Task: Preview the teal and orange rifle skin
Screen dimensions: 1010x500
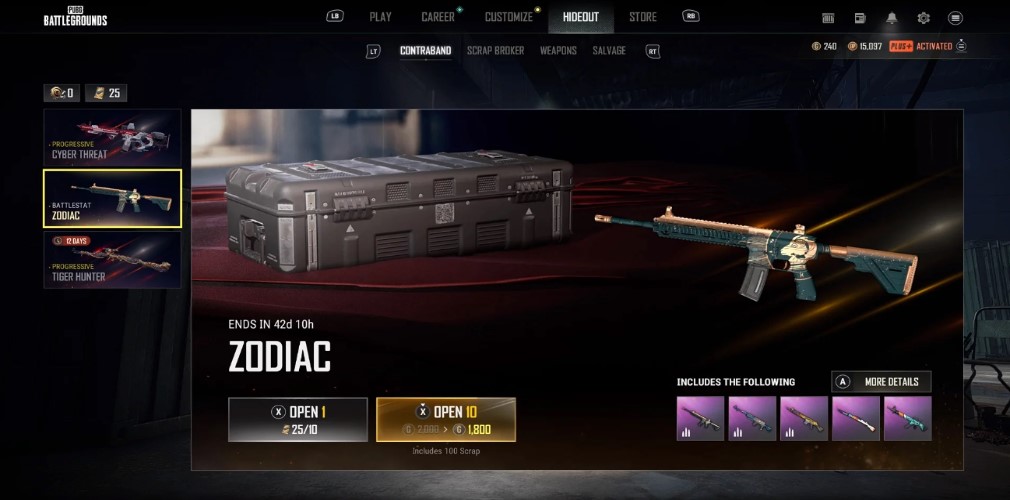Action: 907,418
